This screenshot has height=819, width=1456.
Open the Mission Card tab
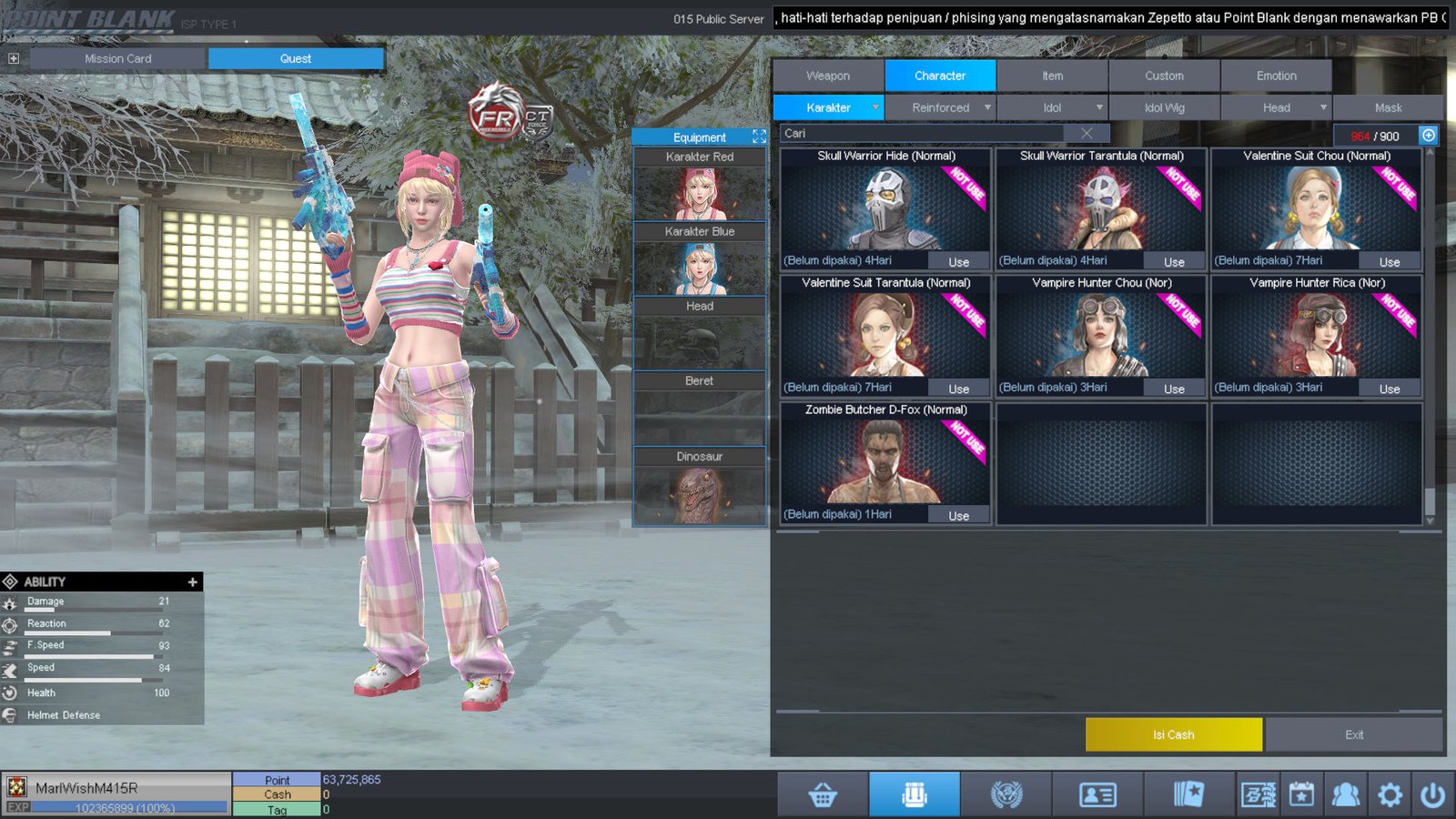118,58
